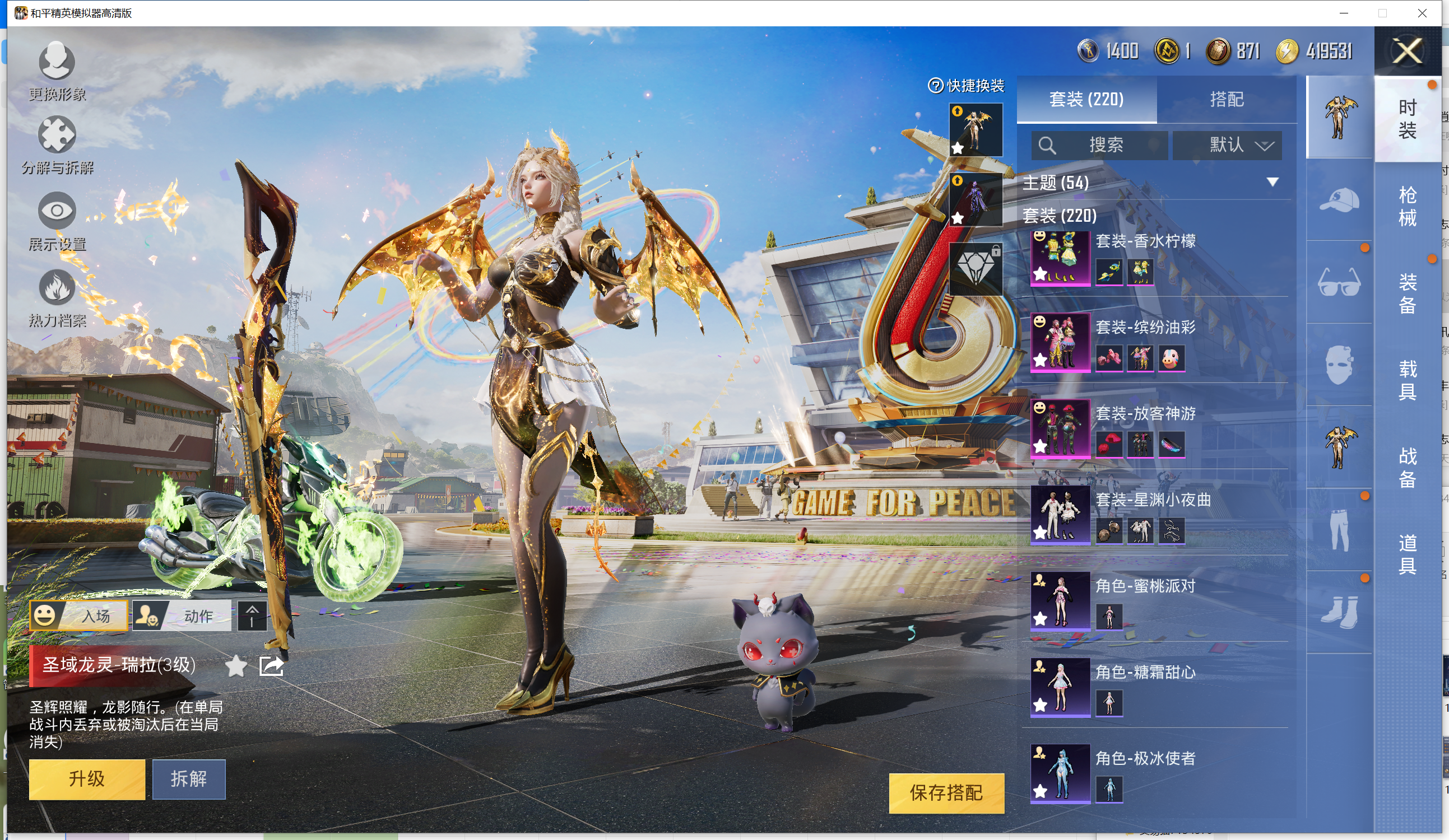
Task: Click the 升级 upgrade button
Action: (x=87, y=778)
